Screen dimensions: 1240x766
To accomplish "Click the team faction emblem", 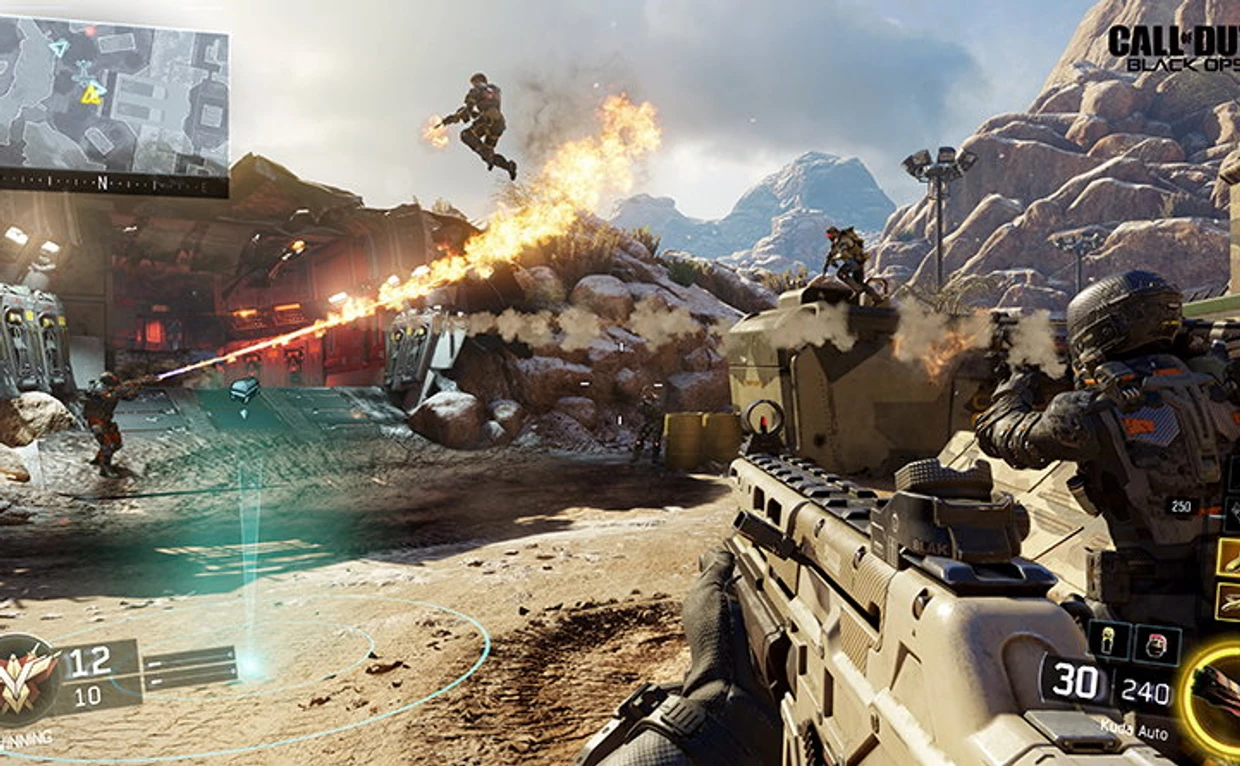I will (27, 681).
